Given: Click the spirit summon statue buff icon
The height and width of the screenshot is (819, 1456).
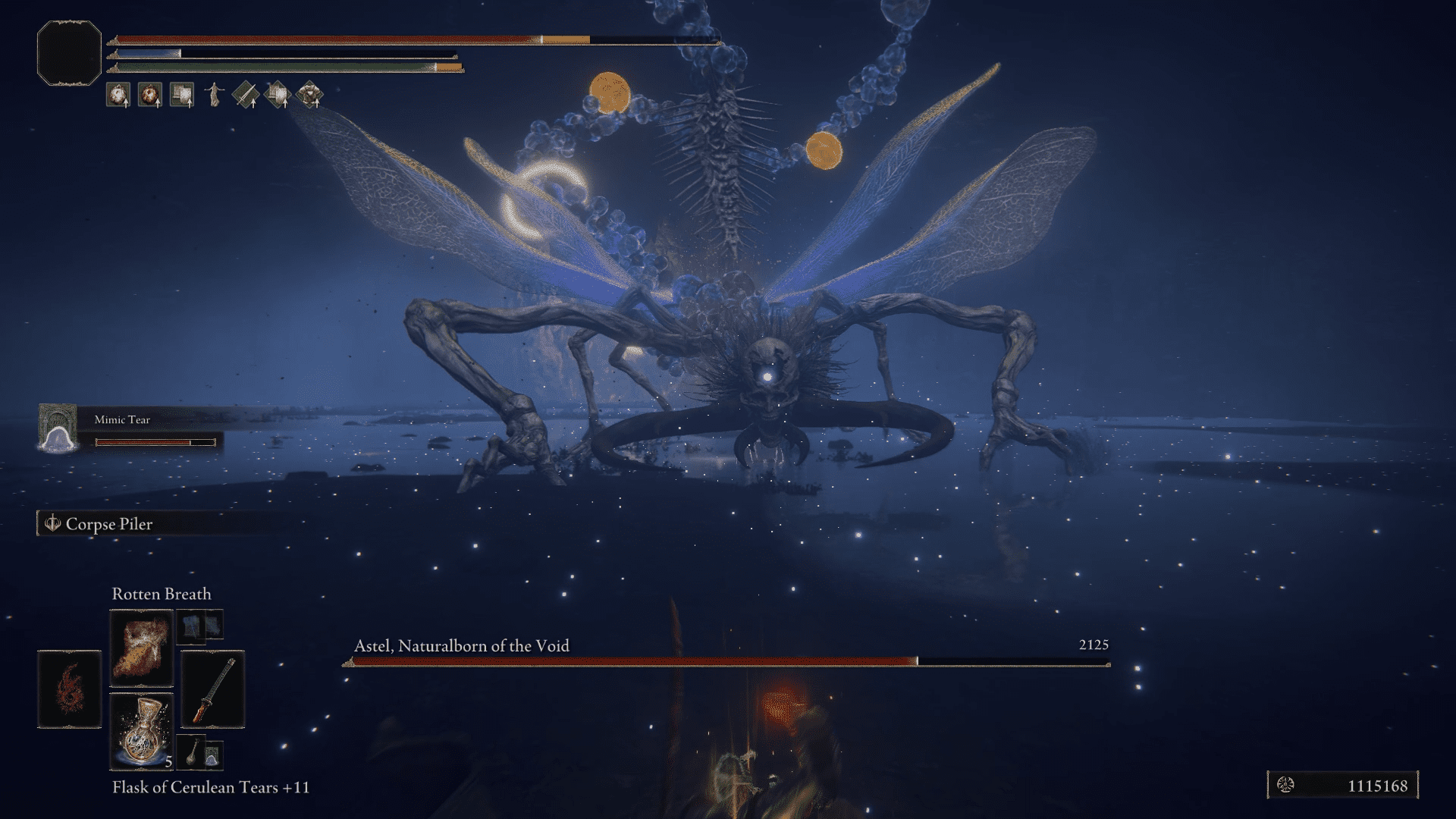Looking at the screenshot, I should pos(215,96).
